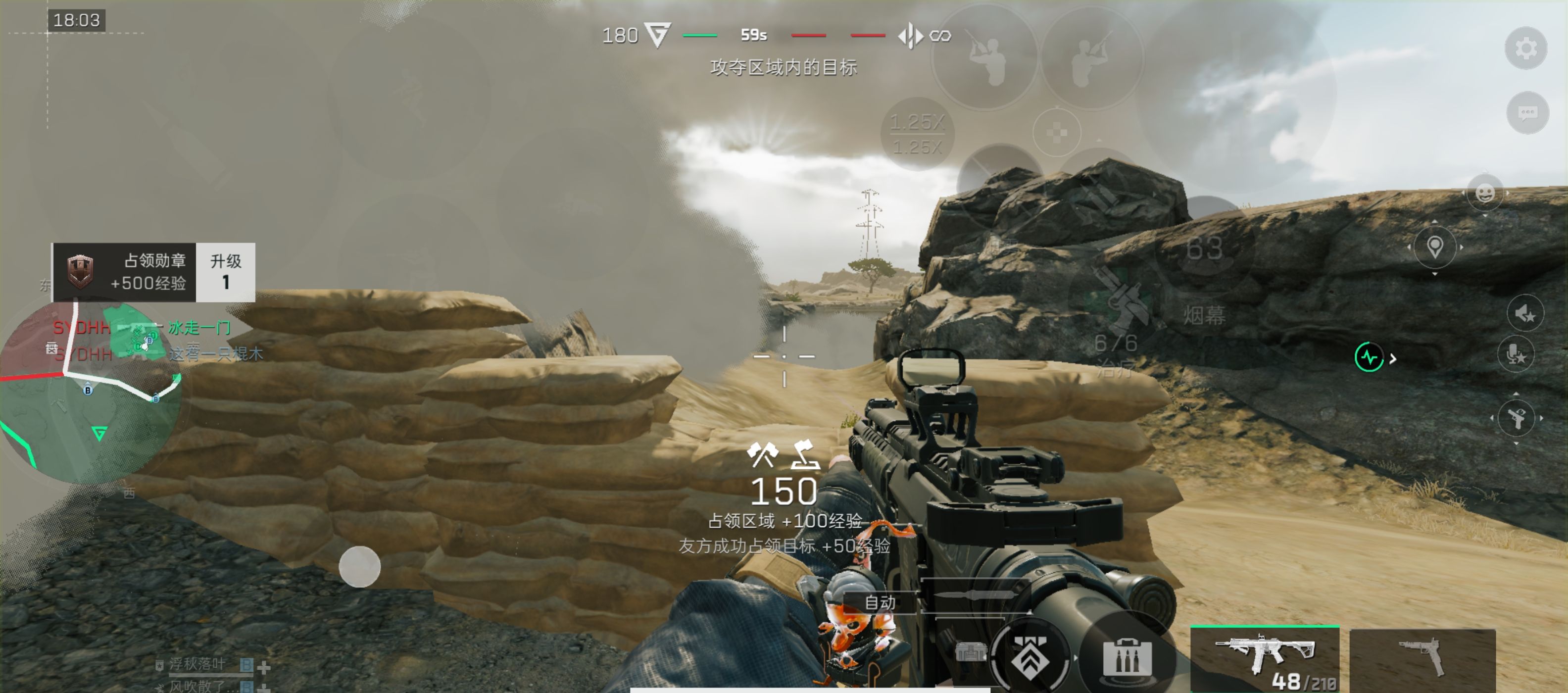Open the pistol weapon quick wheel
The image size is (1568, 693).
[1516, 418]
